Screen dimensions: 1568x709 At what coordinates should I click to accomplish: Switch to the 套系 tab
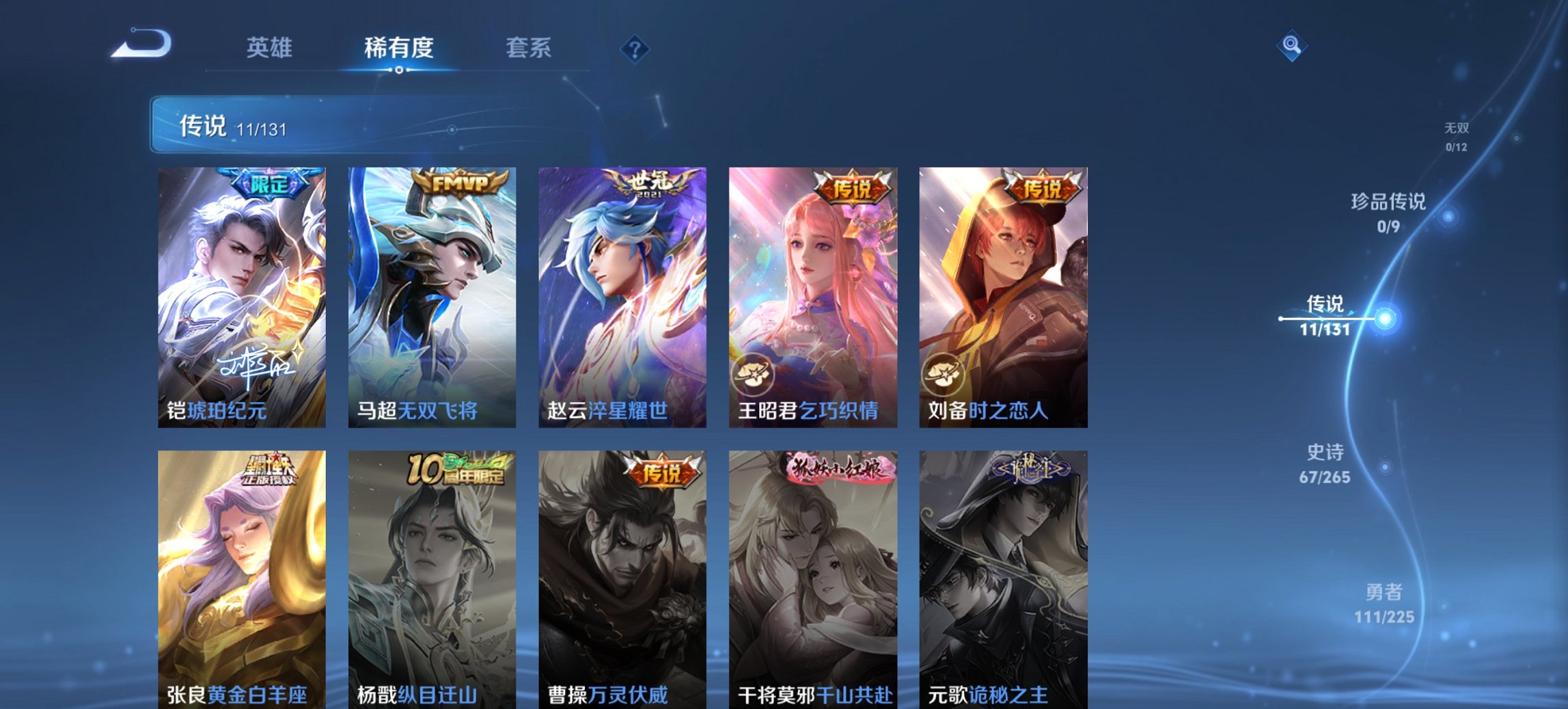[529, 49]
